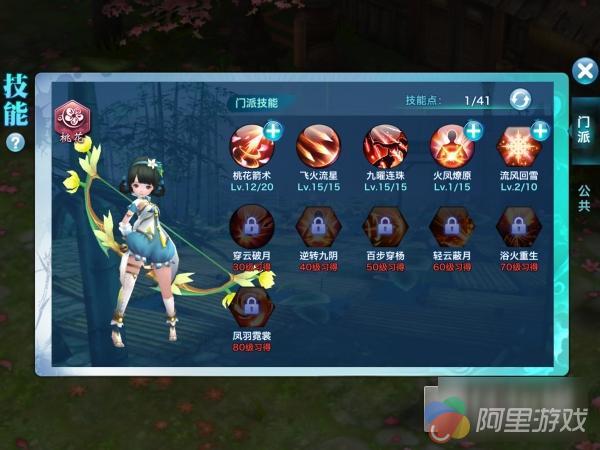This screenshot has height=450, width=600.
Task: View the locked 百步穿杨 skill
Action: [385, 225]
